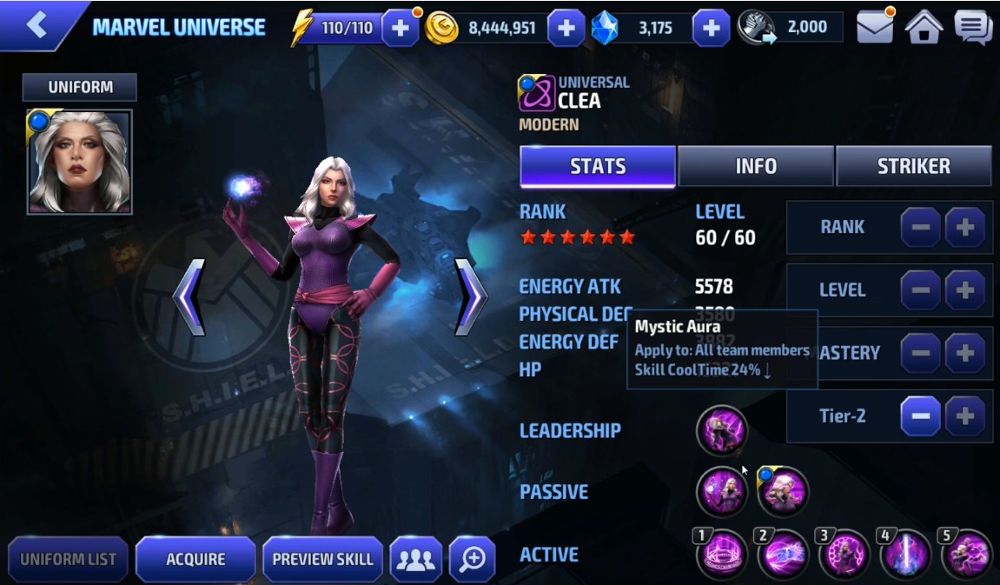Open the mail inbox
This screenshot has height=585, width=1000.
point(875,28)
